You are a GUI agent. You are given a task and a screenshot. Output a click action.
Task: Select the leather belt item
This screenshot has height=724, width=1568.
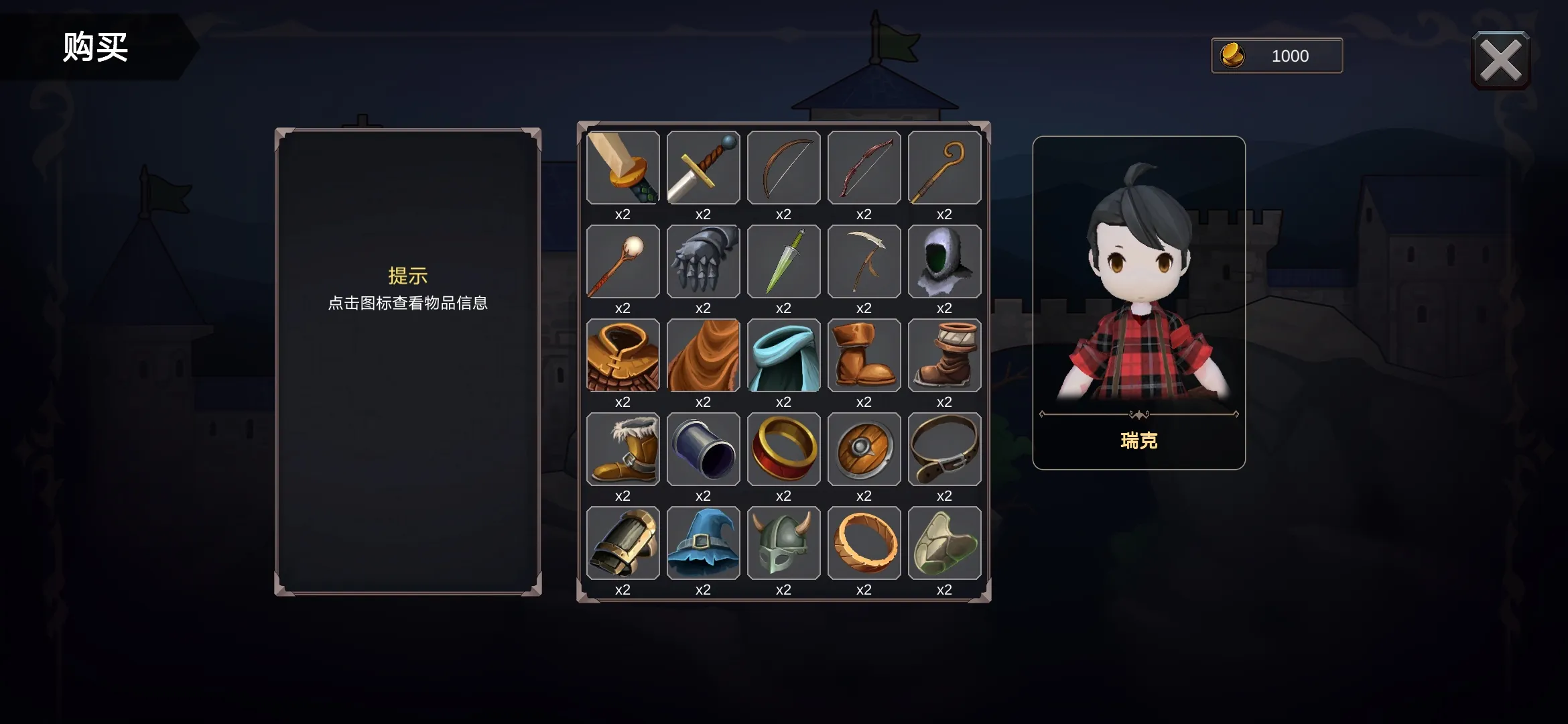(x=944, y=449)
